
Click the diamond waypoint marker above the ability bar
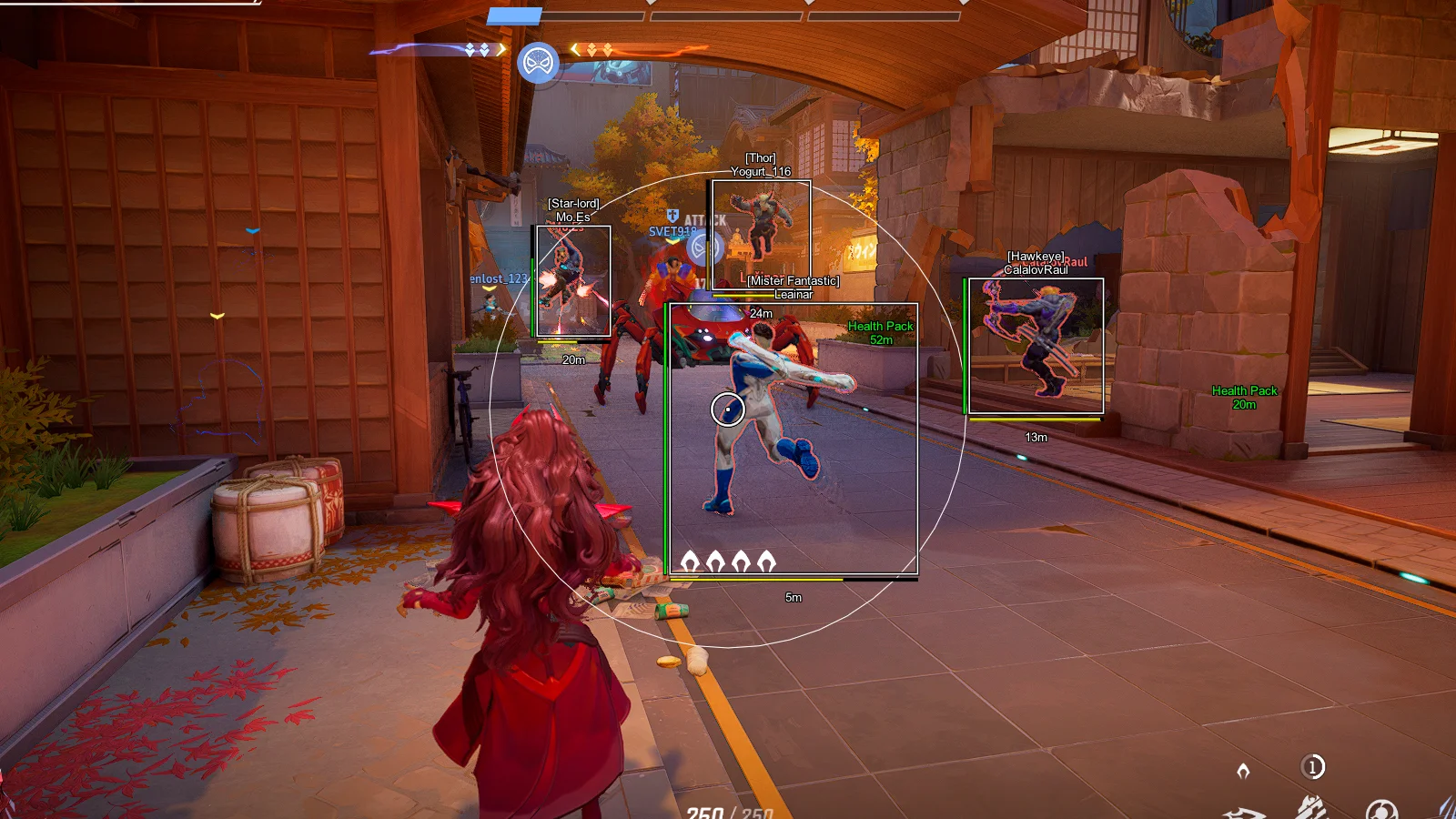click(x=1243, y=770)
